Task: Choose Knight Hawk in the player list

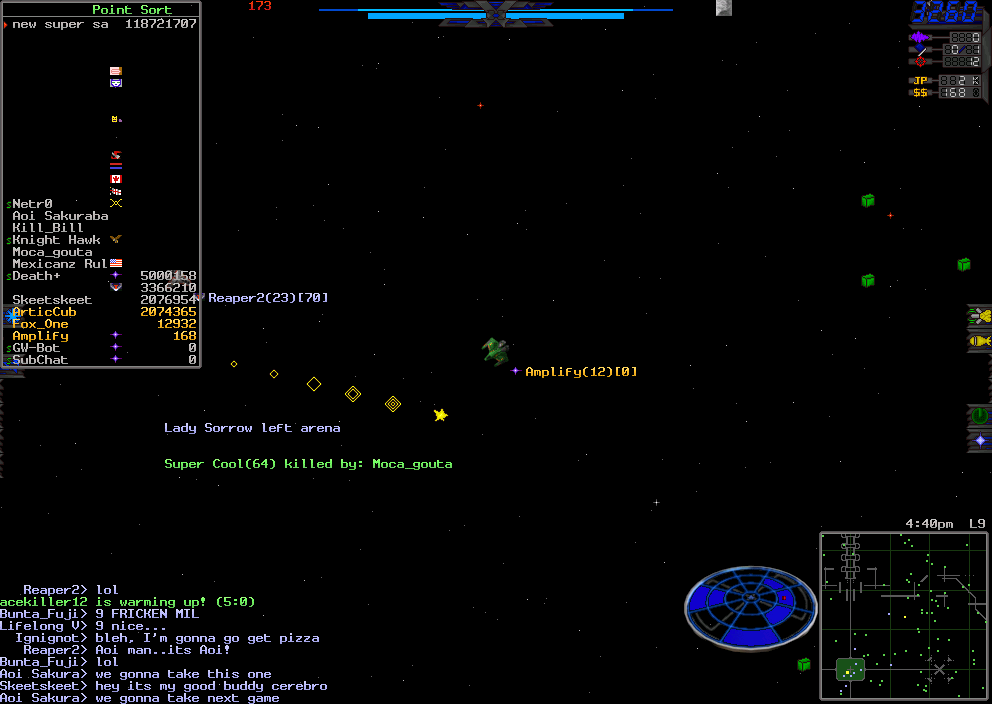Action: (56, 240)
